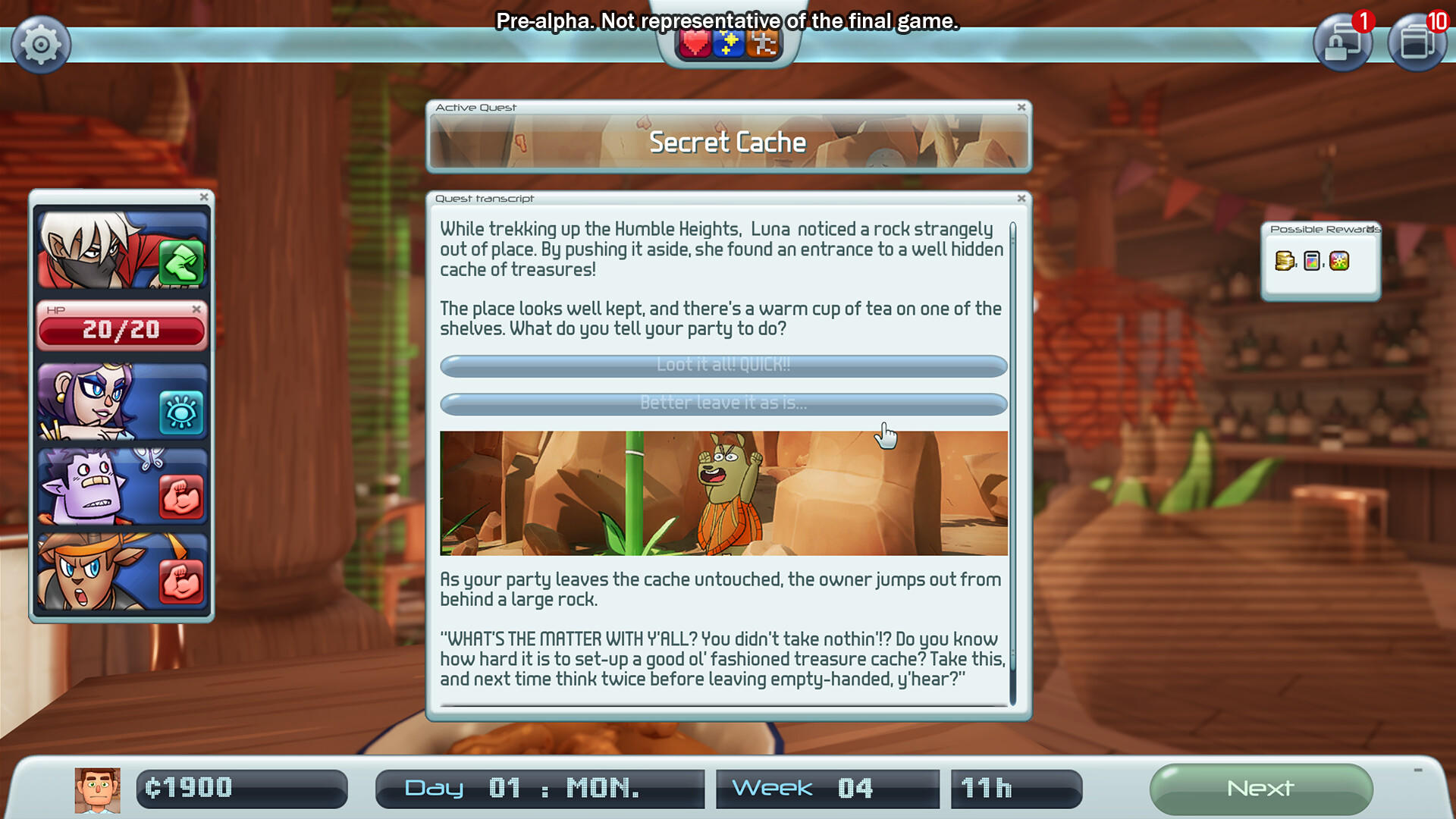Click the red heart health icon
Viewport: 1456px width, 819px height.
694,43
